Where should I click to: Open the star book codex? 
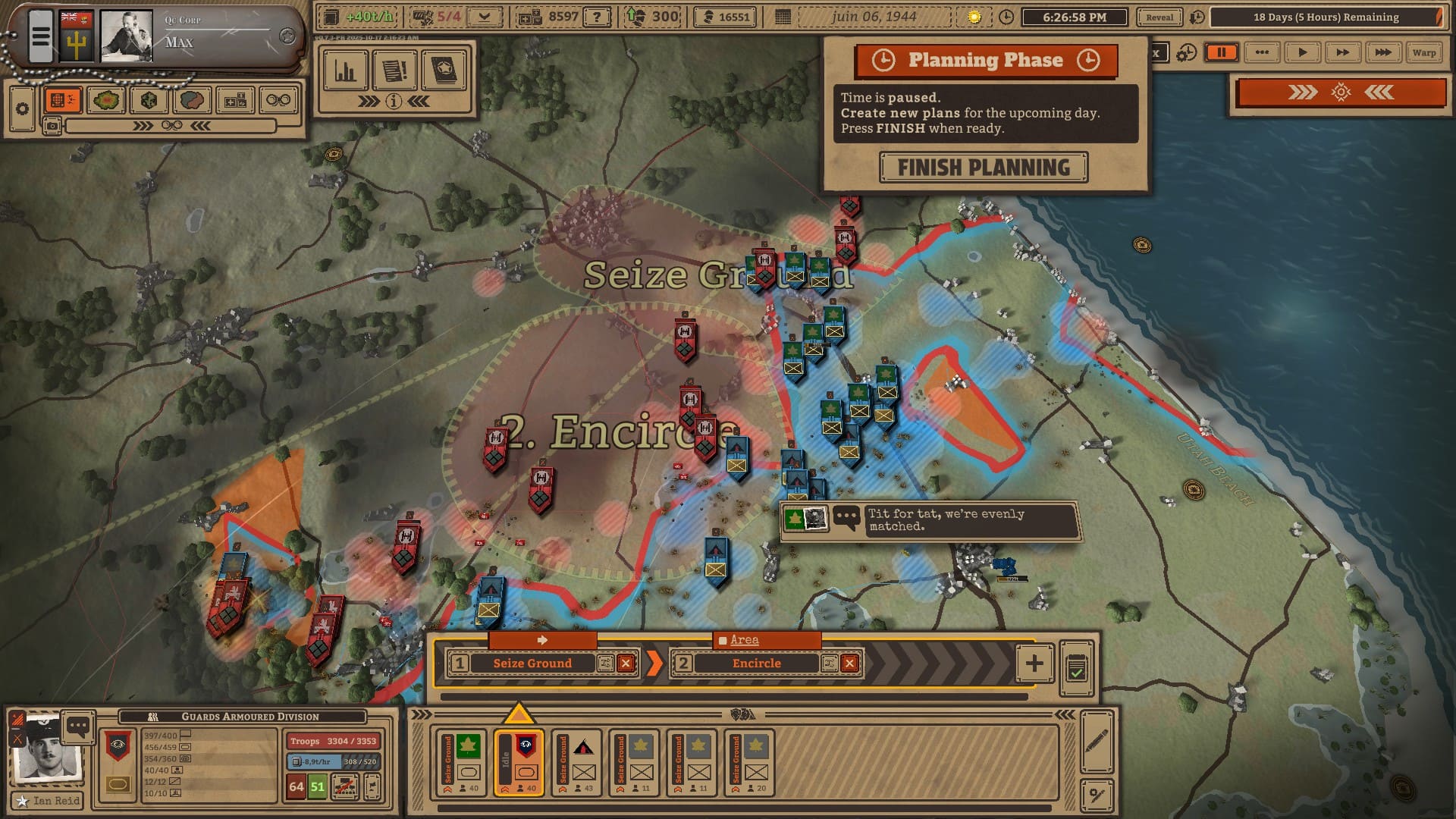(x=444, y=71)
